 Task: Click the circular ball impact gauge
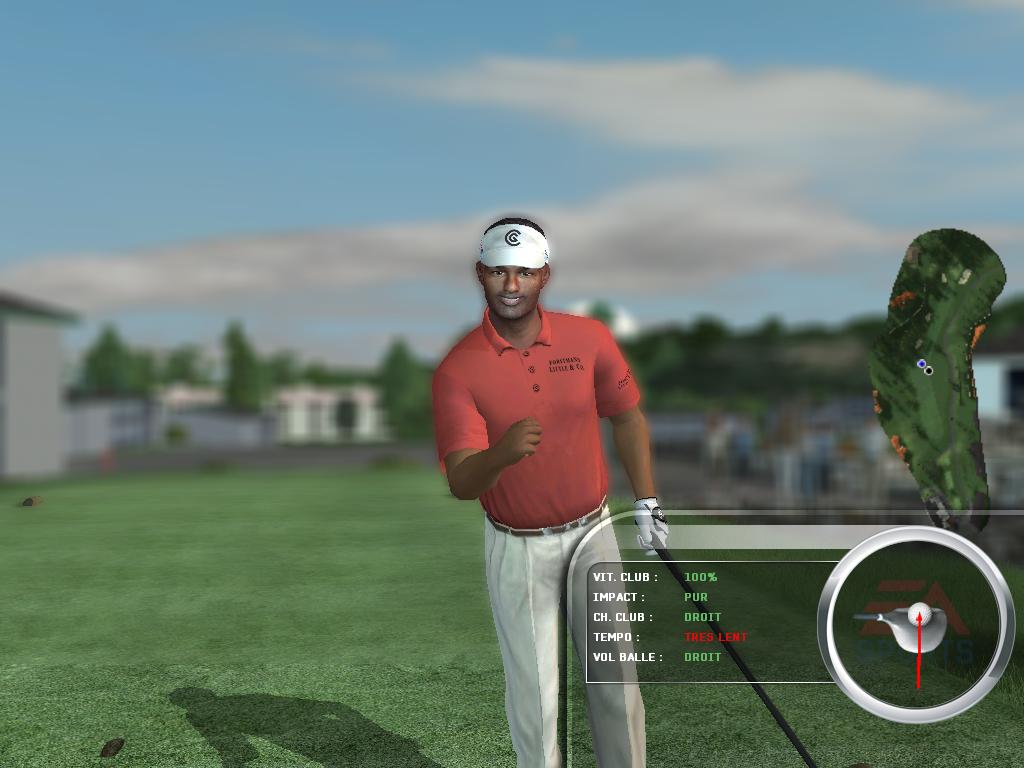[x=916, y=624]
